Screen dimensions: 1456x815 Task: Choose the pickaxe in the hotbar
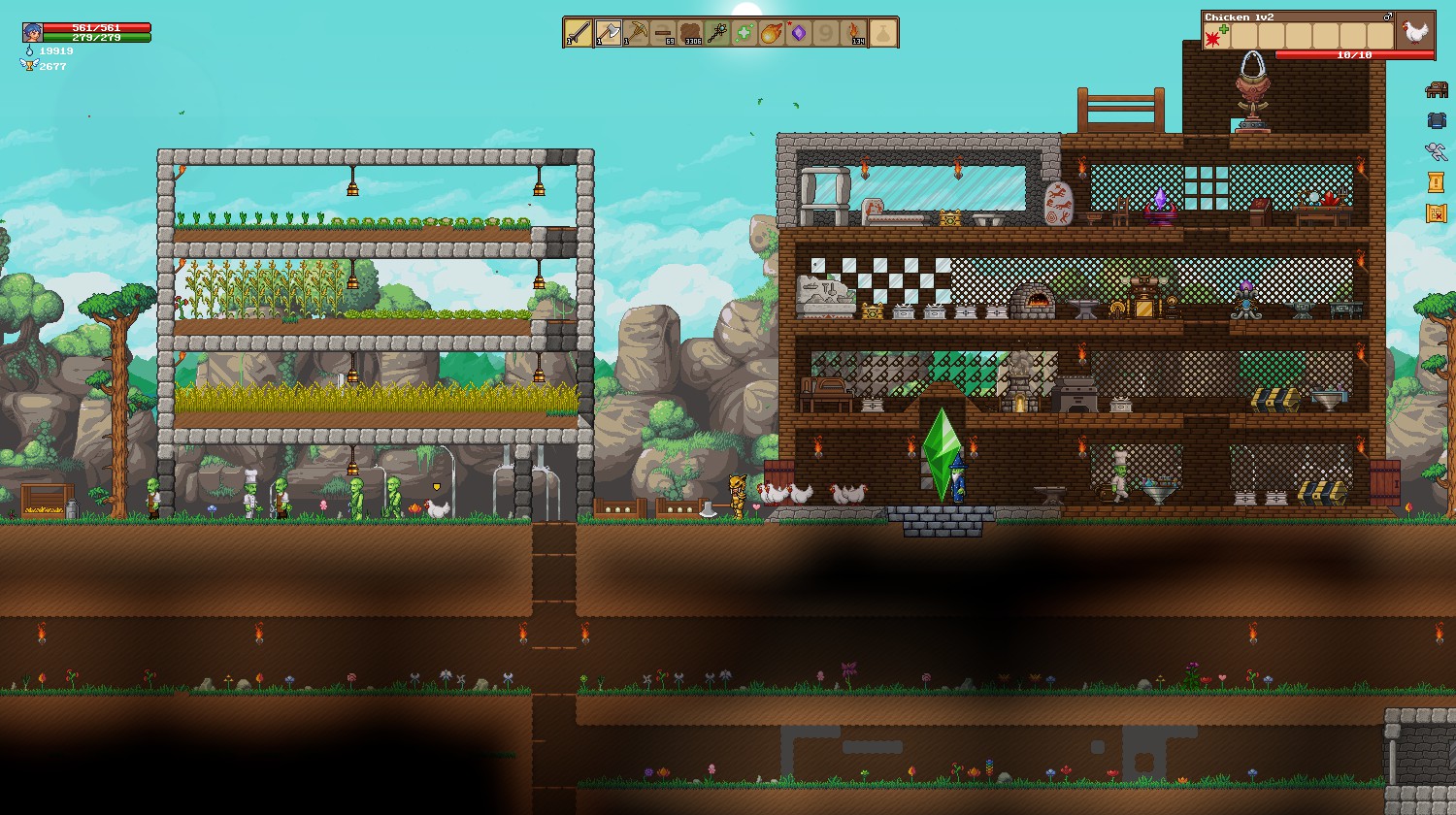pyautogui.click(x=636, y=33)
